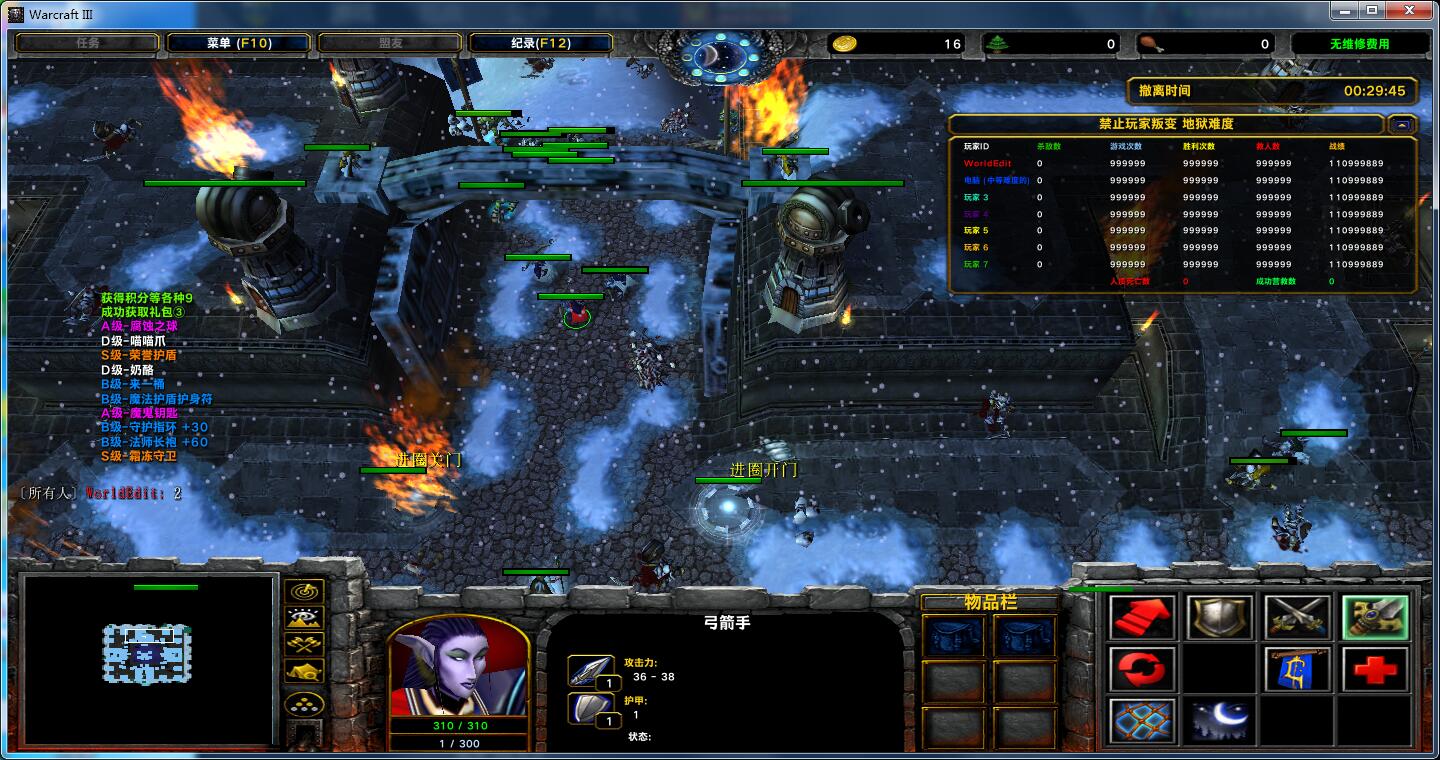This screenshot has height=760, width=1440.
Task: Toggle creep camp display on minimap
Action: 304,671
